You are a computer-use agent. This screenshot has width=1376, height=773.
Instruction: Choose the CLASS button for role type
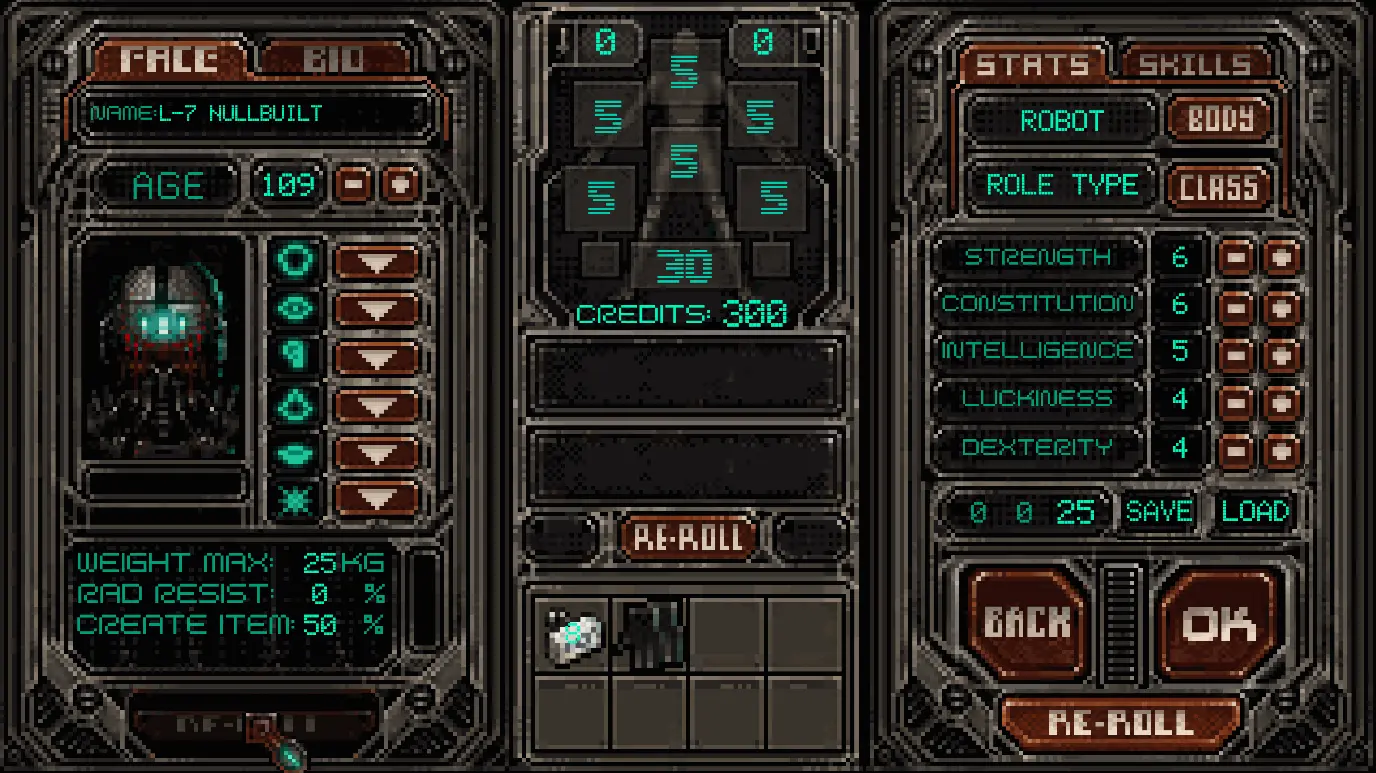tap(1219, 186)
